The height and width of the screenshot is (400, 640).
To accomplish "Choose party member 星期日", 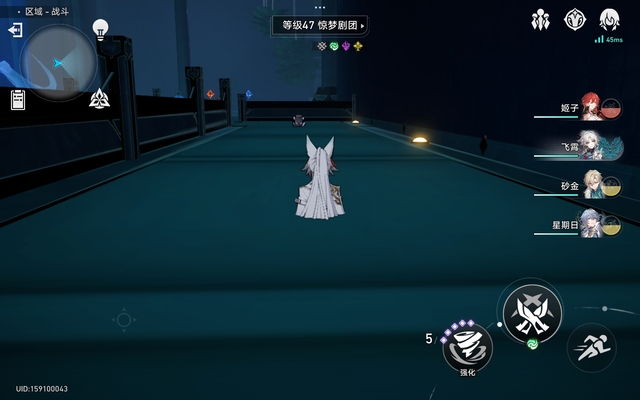I will (591, 225).
